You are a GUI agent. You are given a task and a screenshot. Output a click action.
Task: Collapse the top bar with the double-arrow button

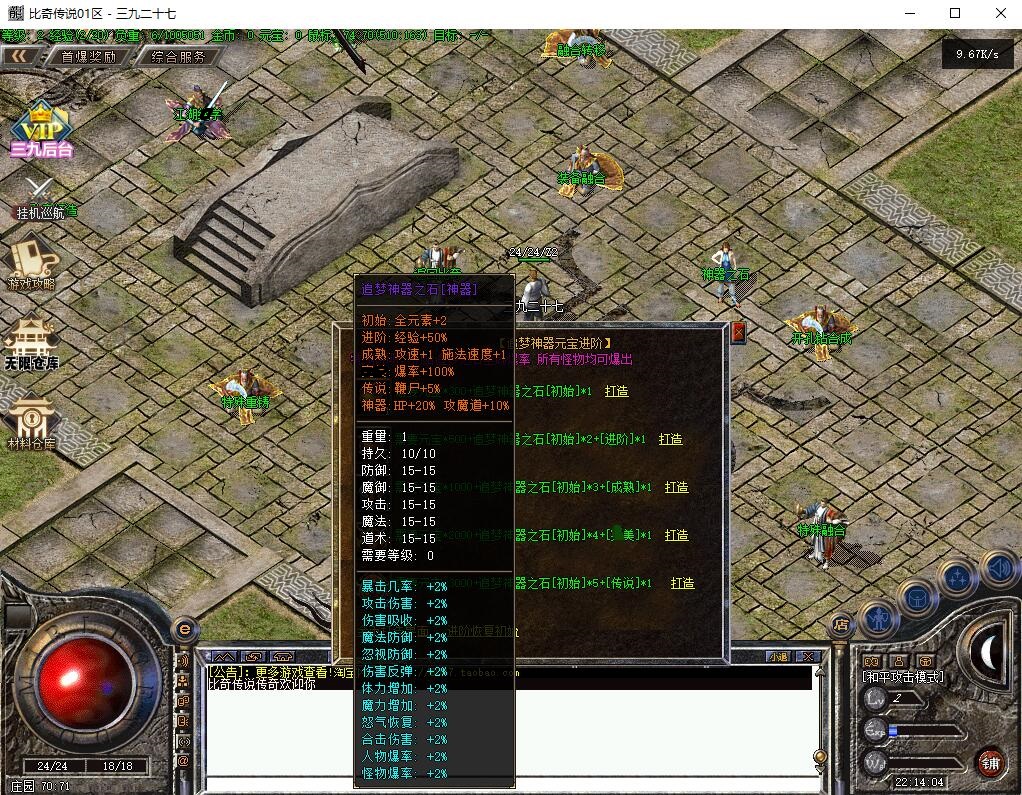(19, 57)
